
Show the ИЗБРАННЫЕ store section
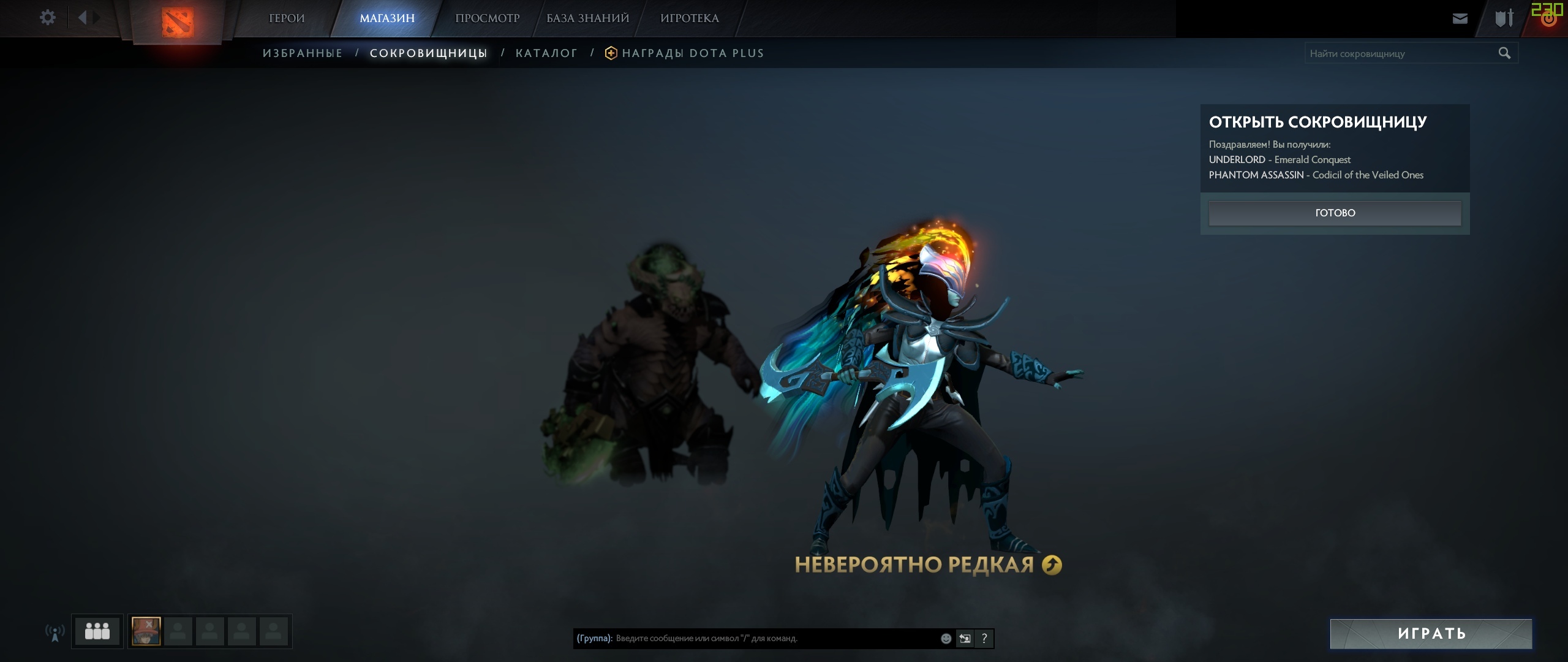(303, 53)
